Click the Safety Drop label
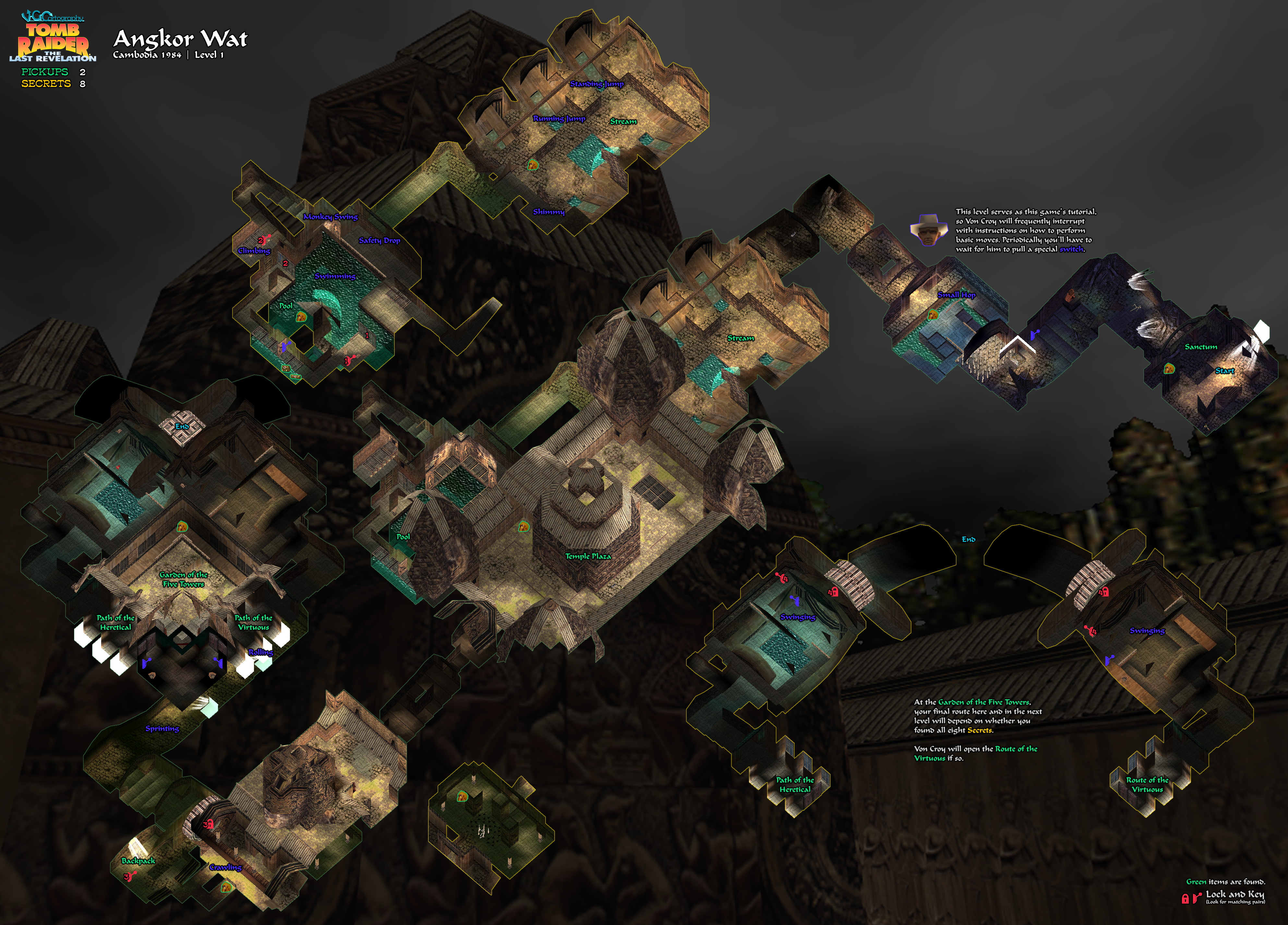 tap(379, 241)
